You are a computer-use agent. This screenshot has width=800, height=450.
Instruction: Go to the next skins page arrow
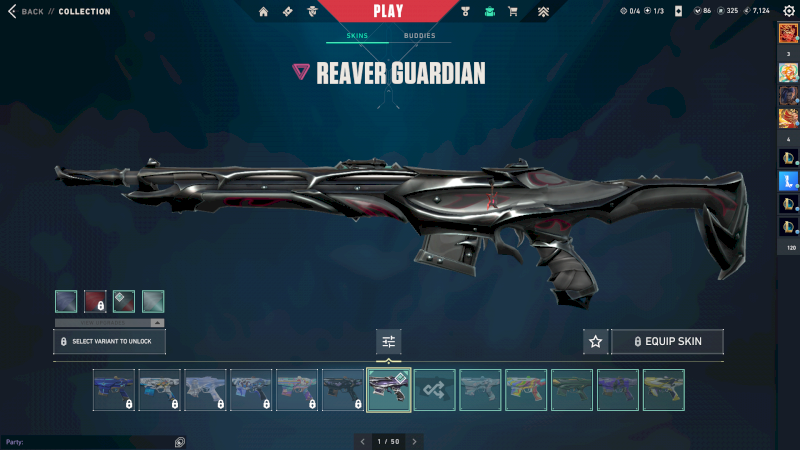415,441
